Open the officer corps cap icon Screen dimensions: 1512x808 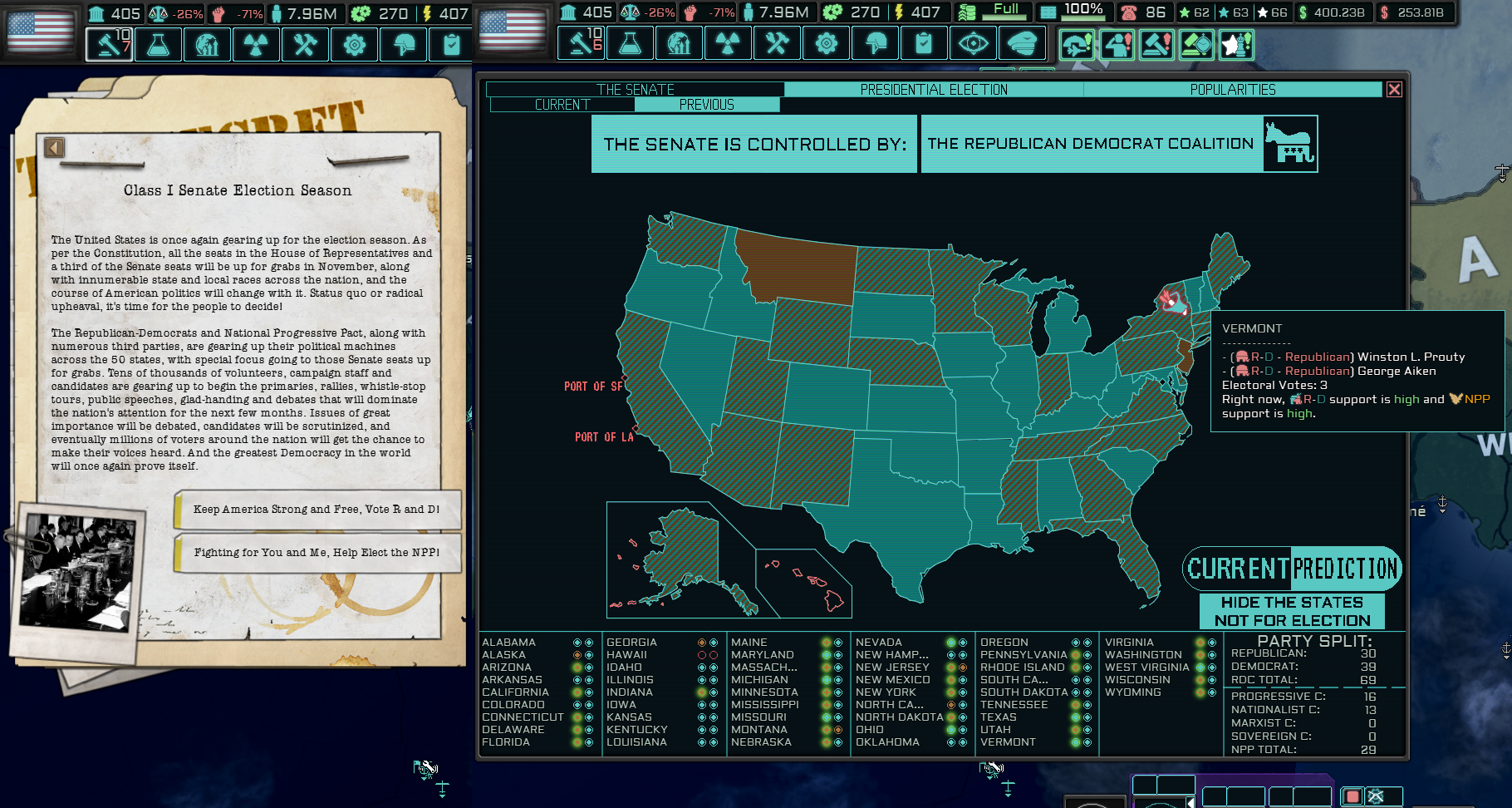coord(1022,44)
